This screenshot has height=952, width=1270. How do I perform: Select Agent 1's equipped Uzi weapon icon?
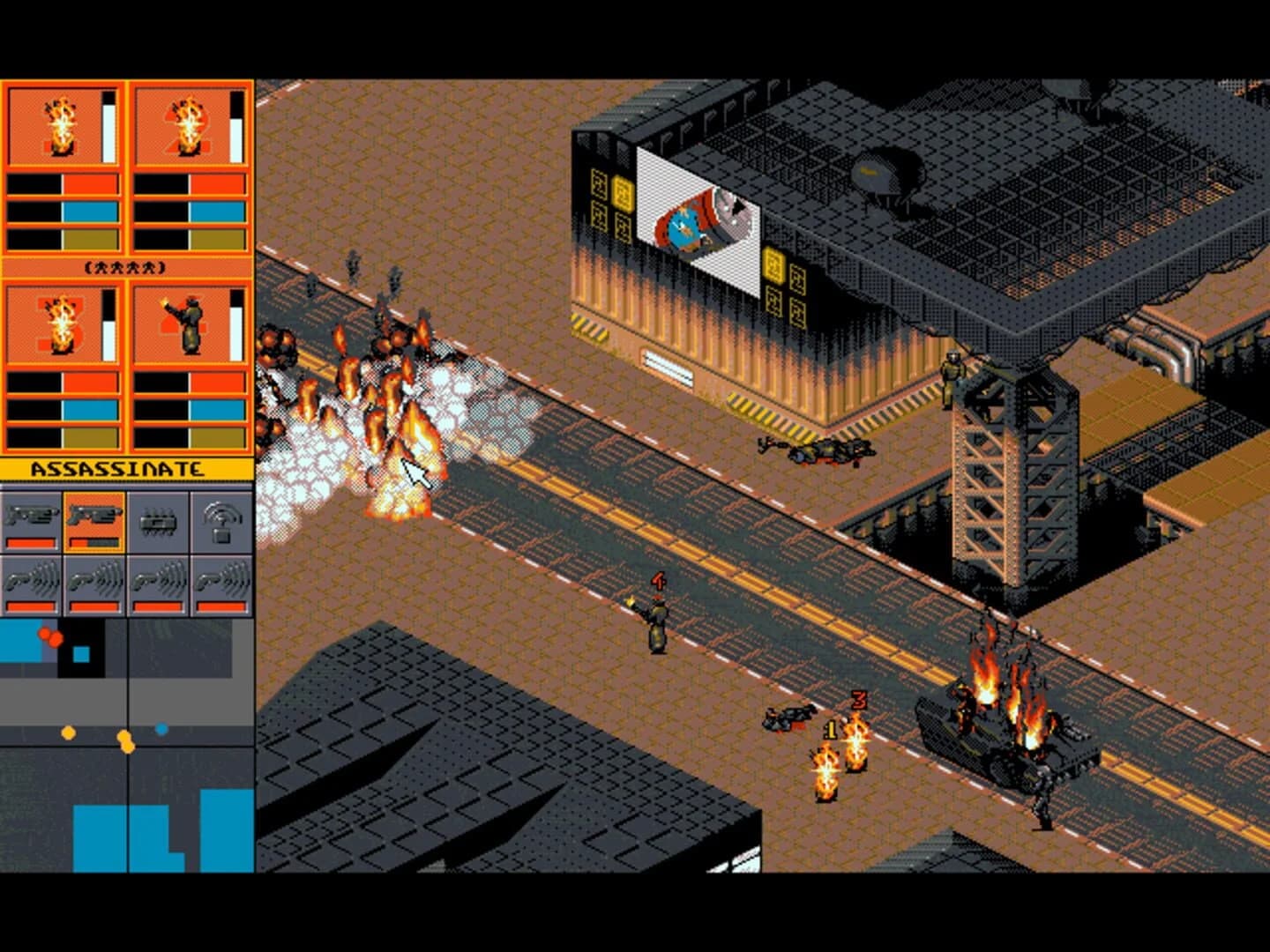[x=31, y=515]
